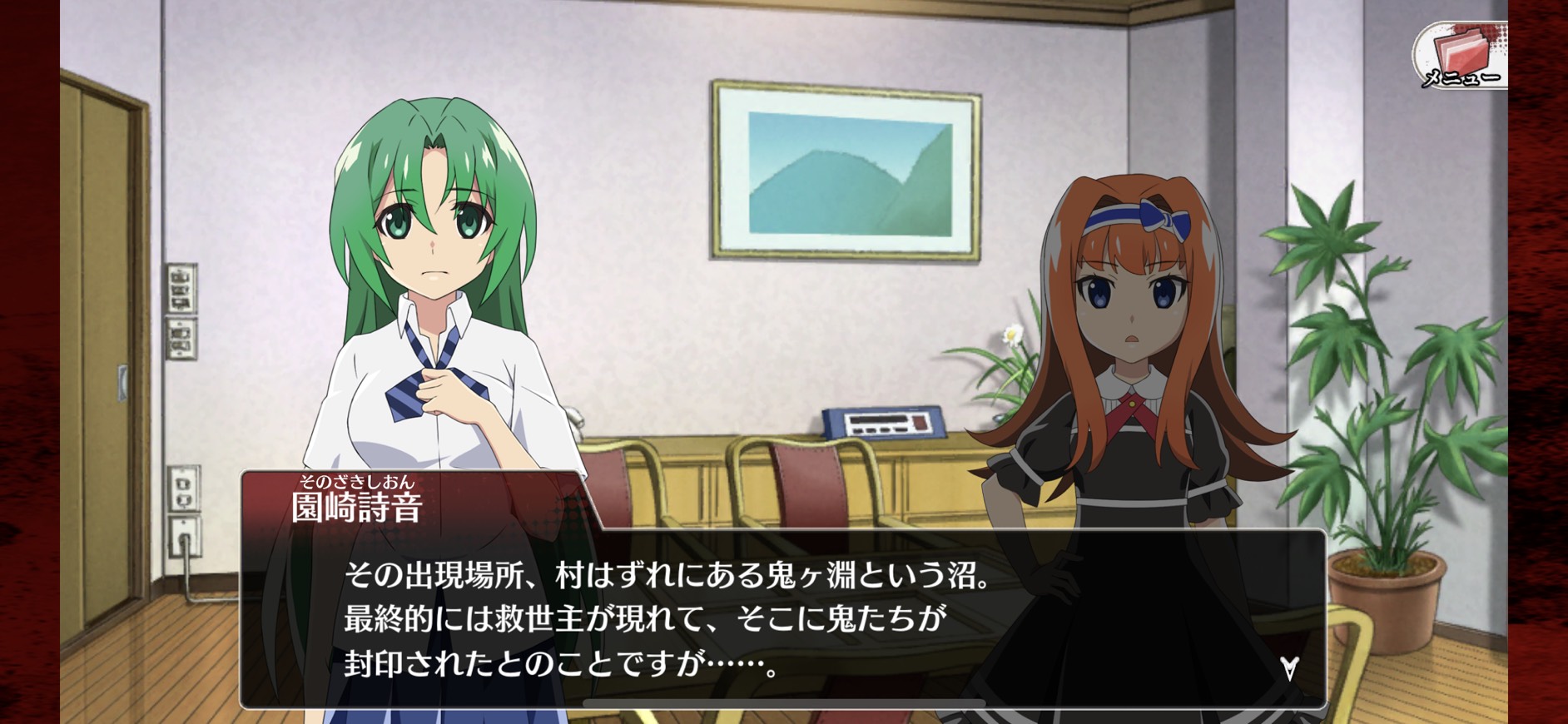Advance dialogue with the arrow indicator
This screenshot has height=724, width=1568.
(x=1289, y=668)
